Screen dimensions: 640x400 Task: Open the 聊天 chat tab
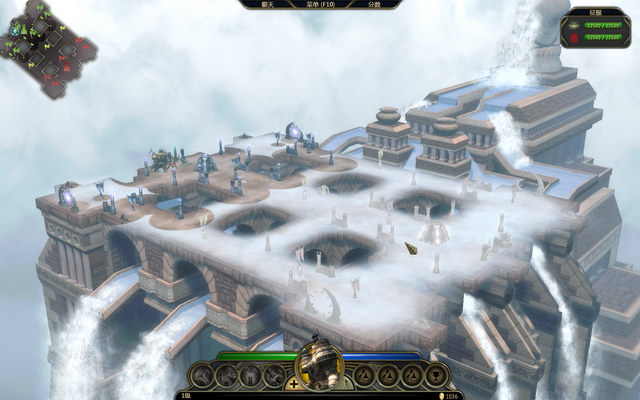pyautogui.click(x=267, y=5)
